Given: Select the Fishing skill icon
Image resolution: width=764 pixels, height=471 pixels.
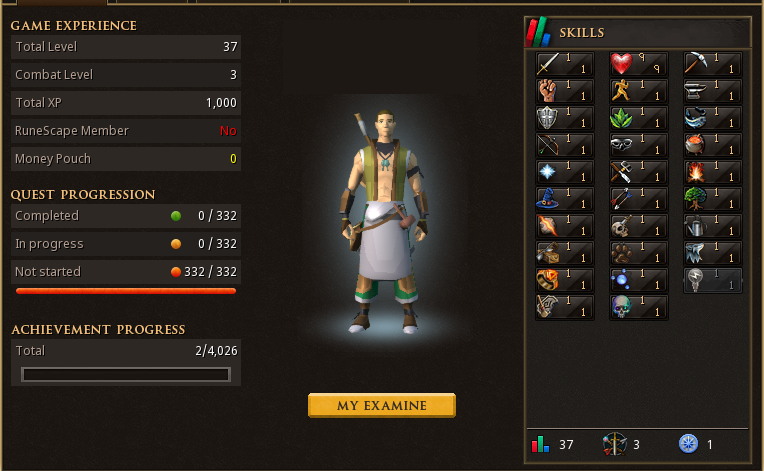Looking at the screenshot, I should [713, 119].
